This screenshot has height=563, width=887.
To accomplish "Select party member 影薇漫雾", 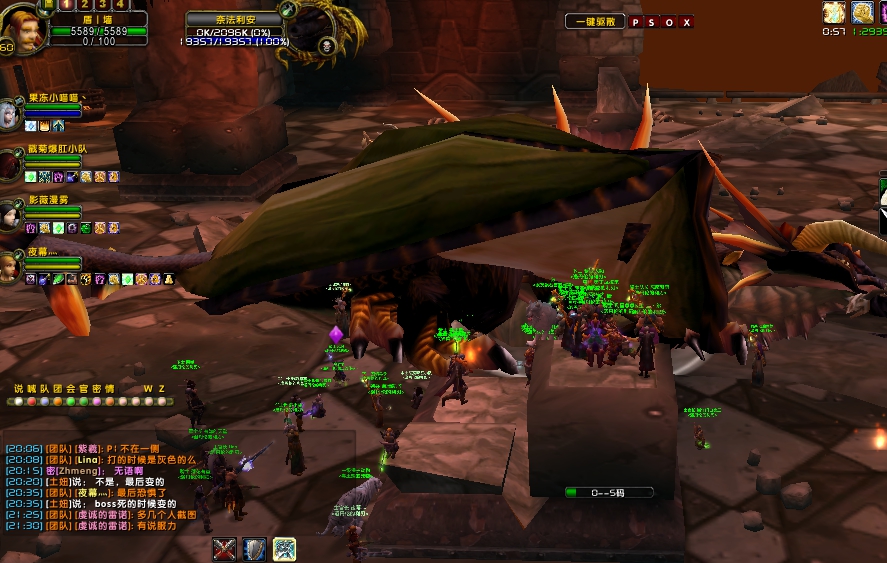I will coord(12,213).
